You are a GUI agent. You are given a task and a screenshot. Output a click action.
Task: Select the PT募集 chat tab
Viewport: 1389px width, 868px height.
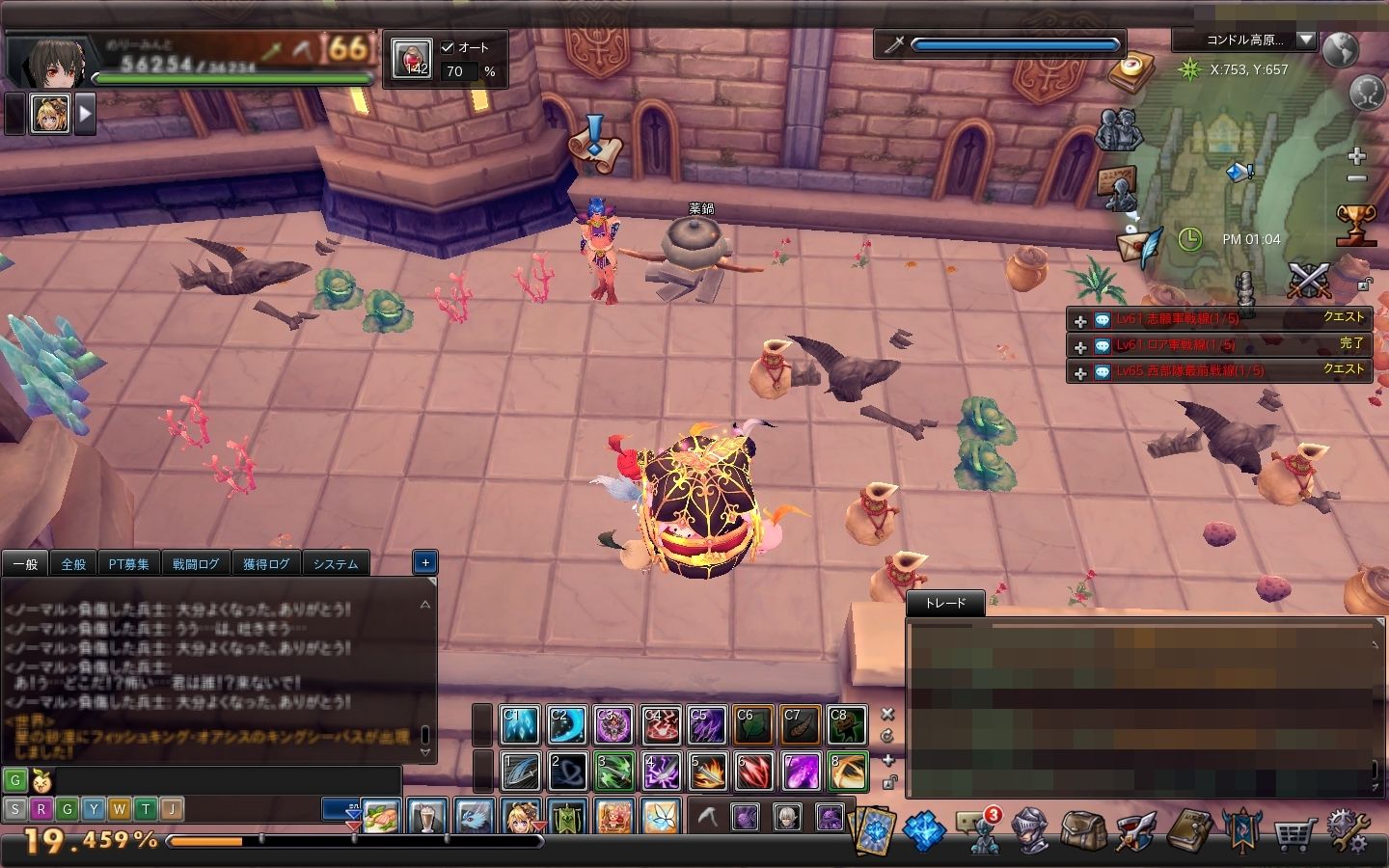[129, 564]
